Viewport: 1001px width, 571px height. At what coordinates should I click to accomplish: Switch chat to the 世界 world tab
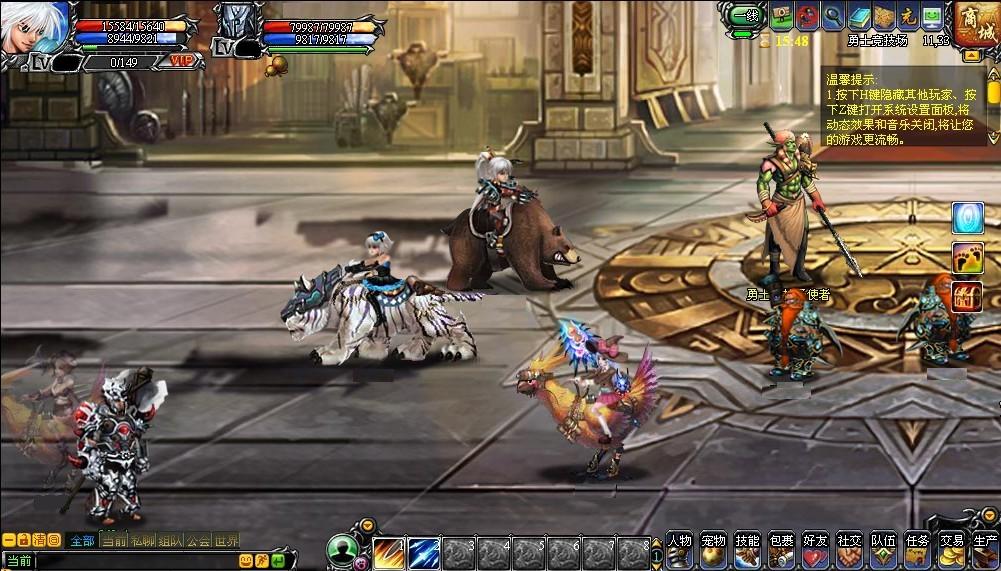[x=227, y=540]
